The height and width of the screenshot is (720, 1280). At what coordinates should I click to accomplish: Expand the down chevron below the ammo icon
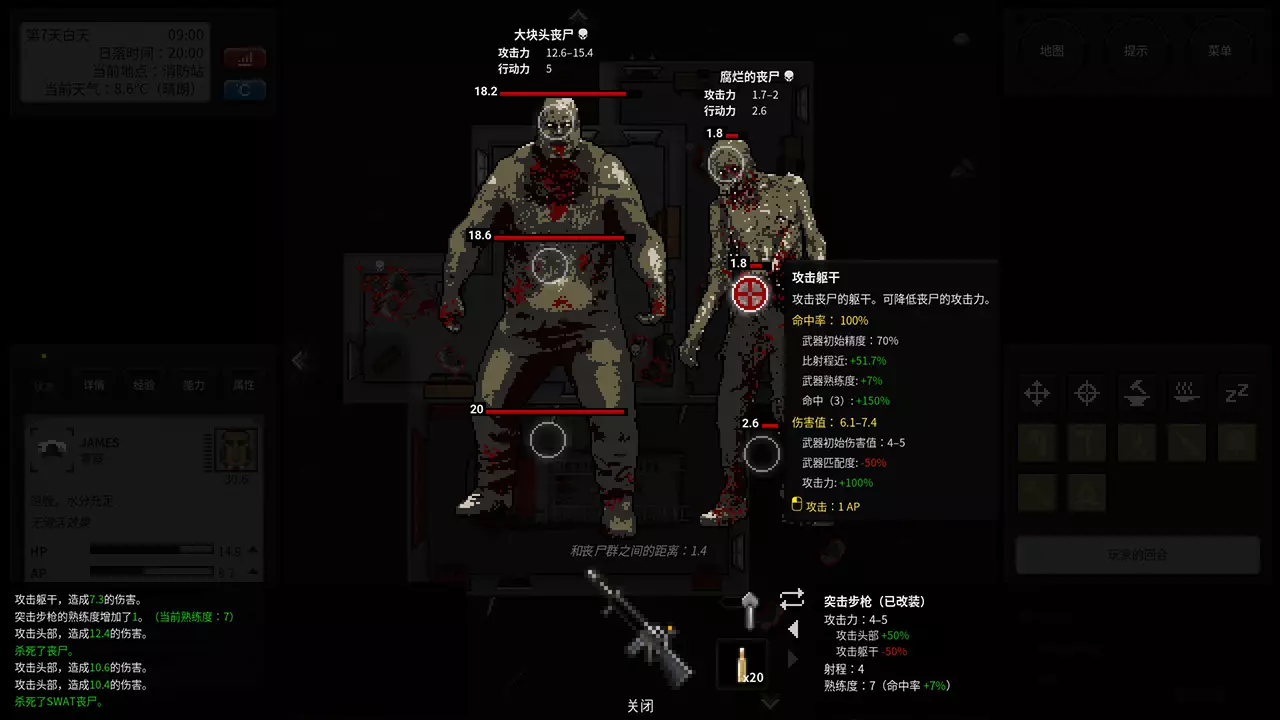pos(770,703)
